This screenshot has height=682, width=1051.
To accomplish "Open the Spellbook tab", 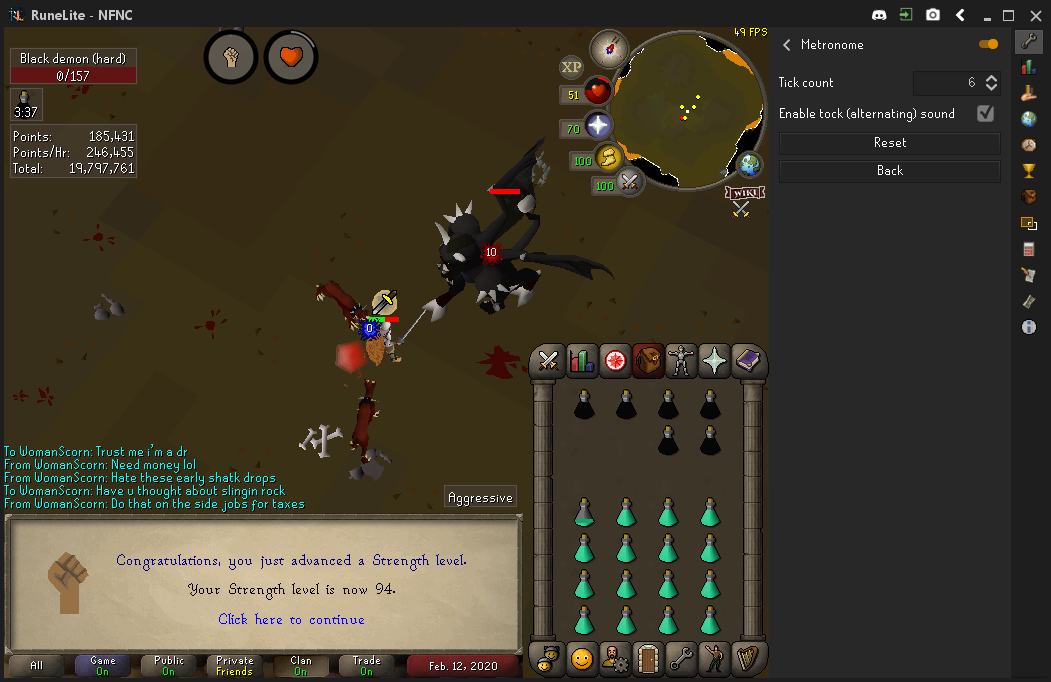I will pos(747,361).
